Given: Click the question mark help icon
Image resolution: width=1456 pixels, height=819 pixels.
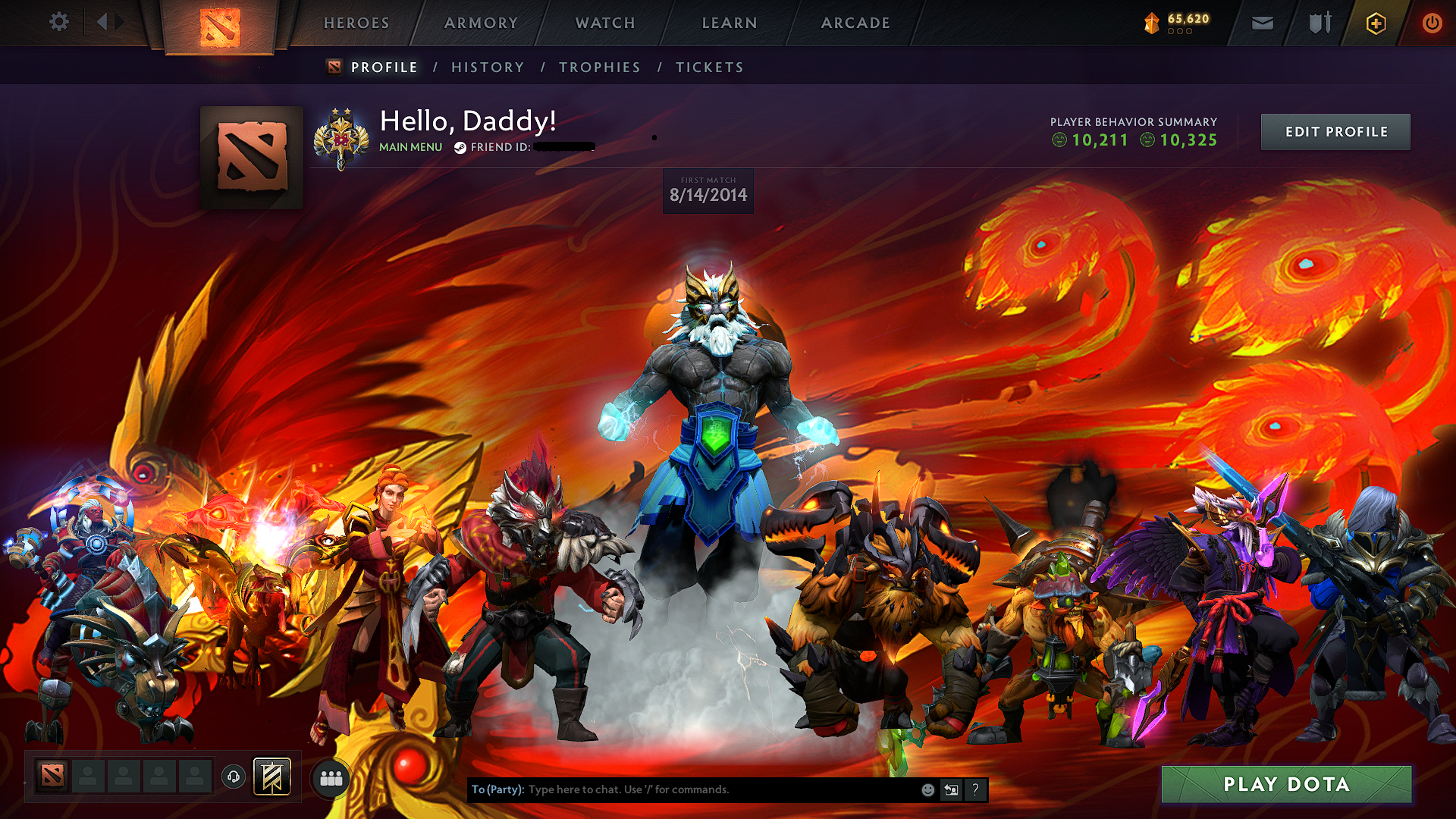Looking at the screenshot, I should tap(975, 789).
